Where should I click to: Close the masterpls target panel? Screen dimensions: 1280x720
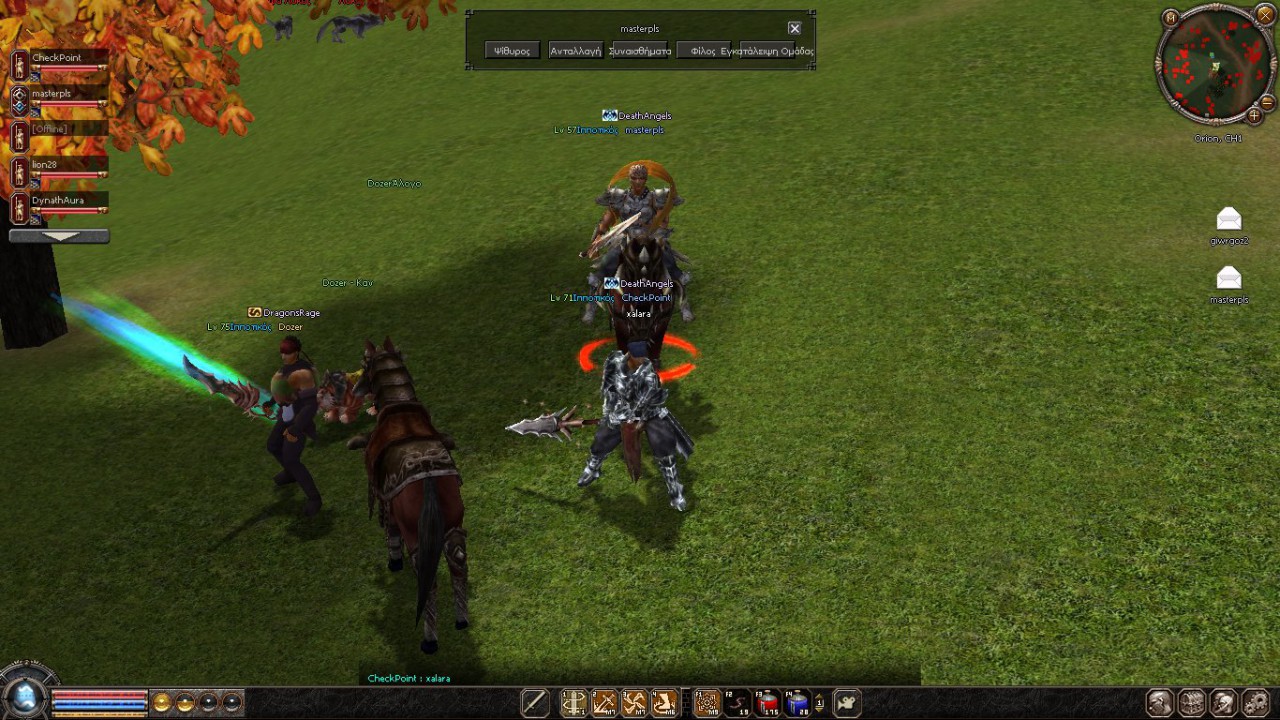point(794,28)
